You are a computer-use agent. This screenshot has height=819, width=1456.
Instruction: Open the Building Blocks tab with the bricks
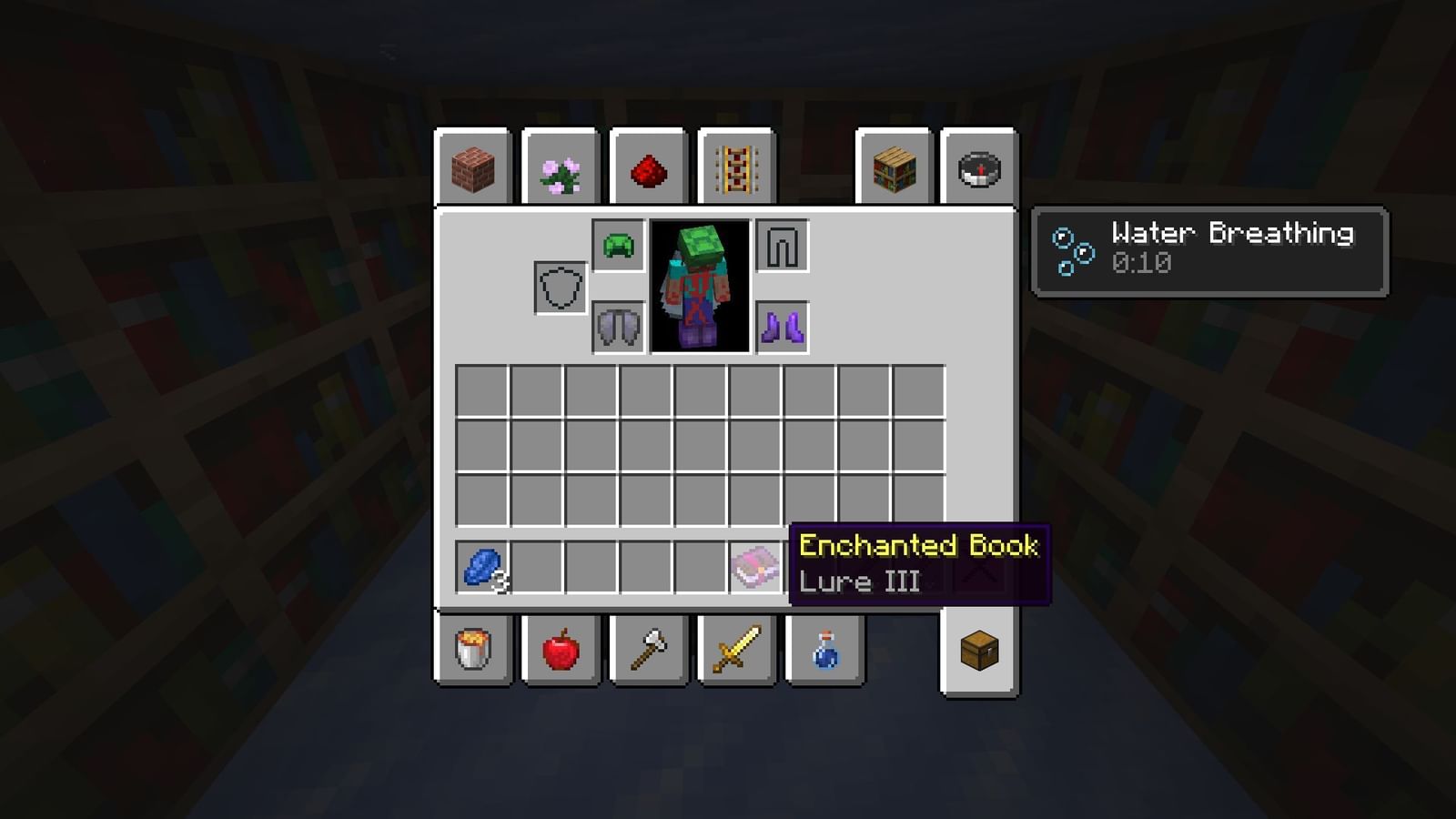[x=473, y=168]
